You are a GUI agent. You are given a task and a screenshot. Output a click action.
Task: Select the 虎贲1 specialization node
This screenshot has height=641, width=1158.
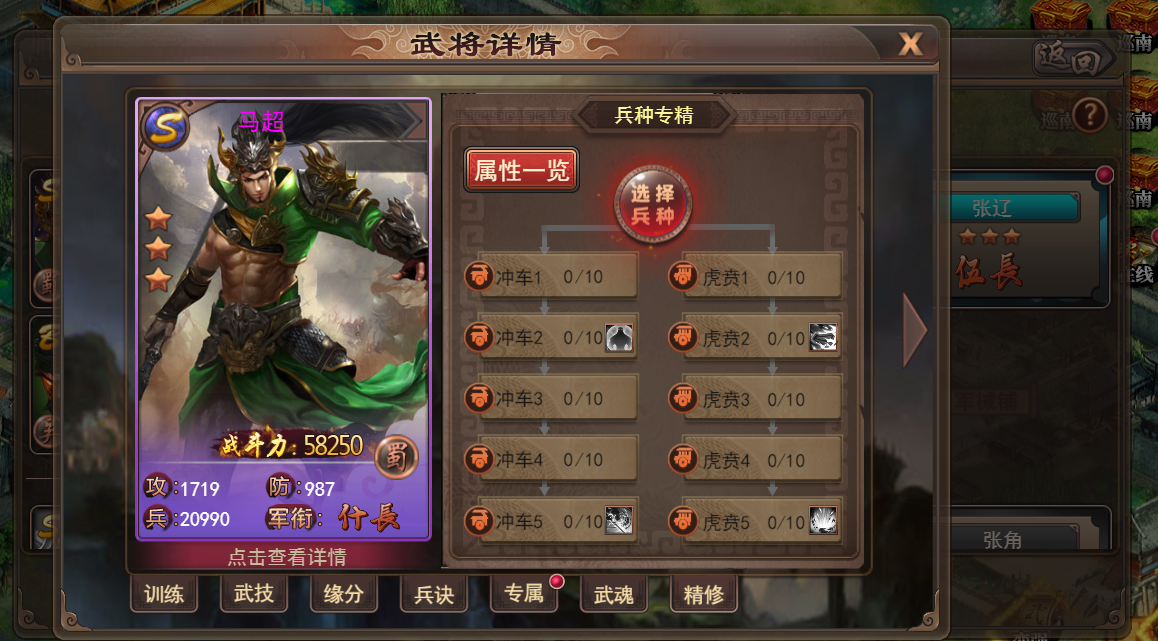click(757, 276)
